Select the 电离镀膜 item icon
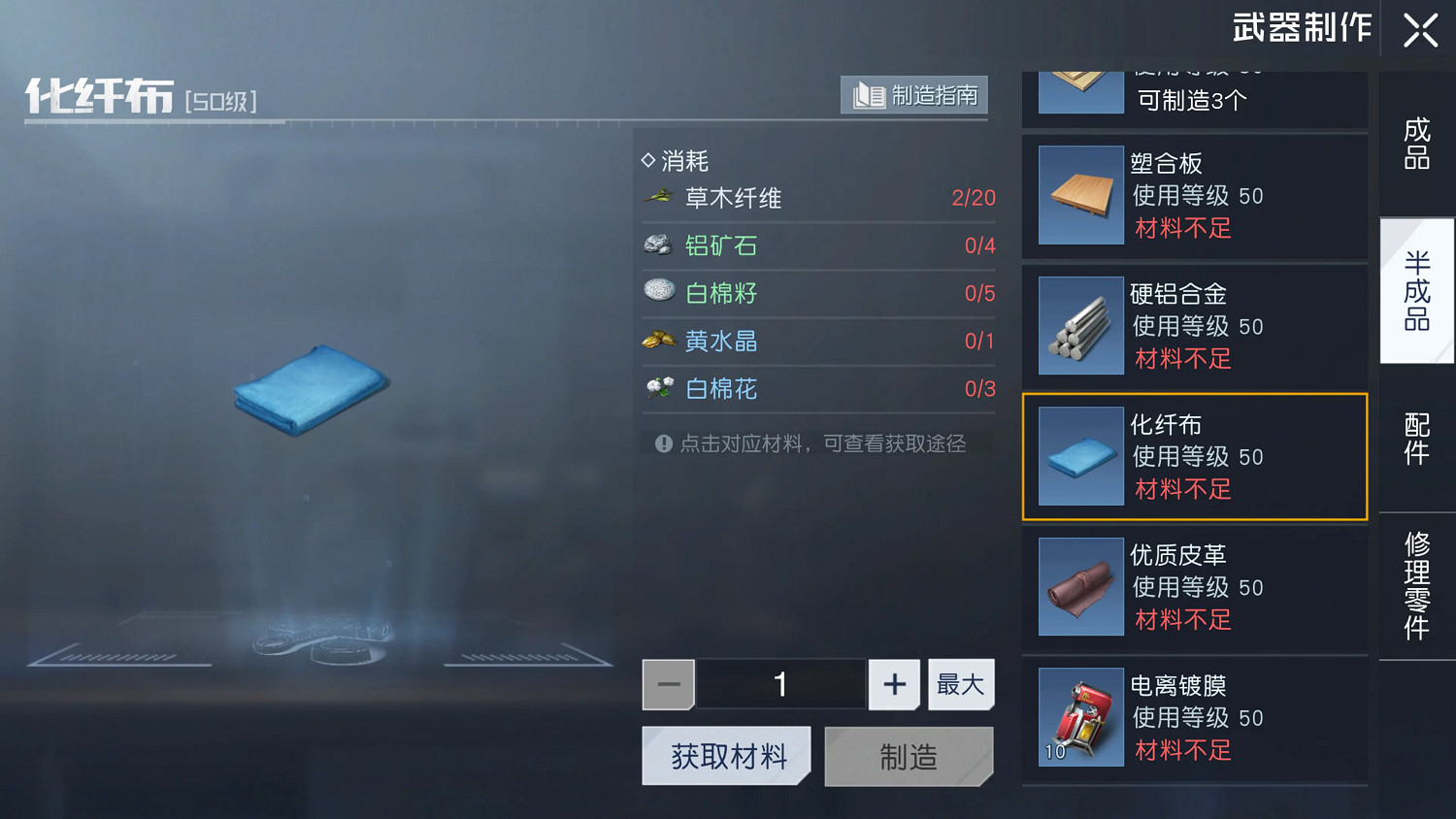Image resolution: width=1456 pixels, height=819 pixels. pos(1079,717)
